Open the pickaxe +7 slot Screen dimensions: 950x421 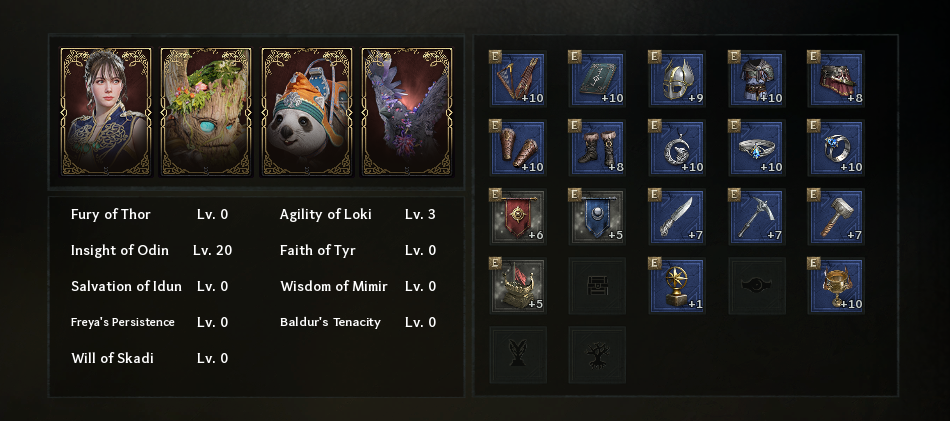pyautogui.click(x=758, y=217)
